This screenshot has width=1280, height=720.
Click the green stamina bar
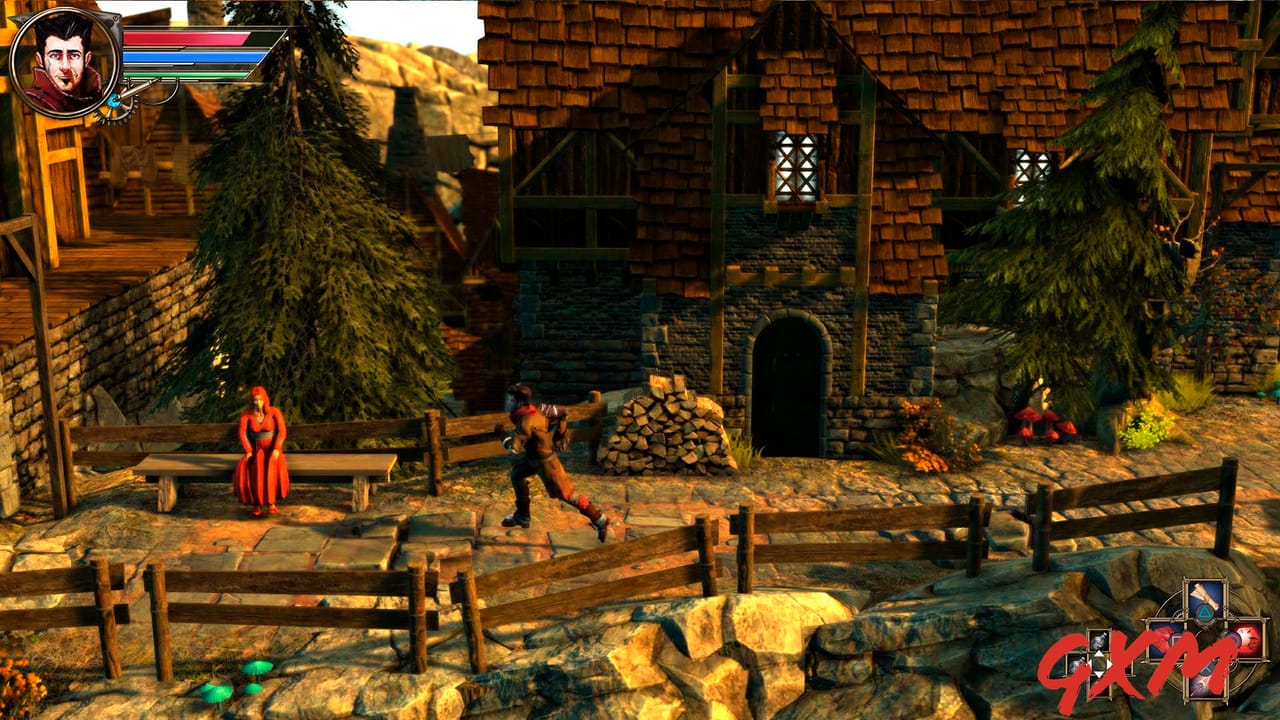point(185,74)
